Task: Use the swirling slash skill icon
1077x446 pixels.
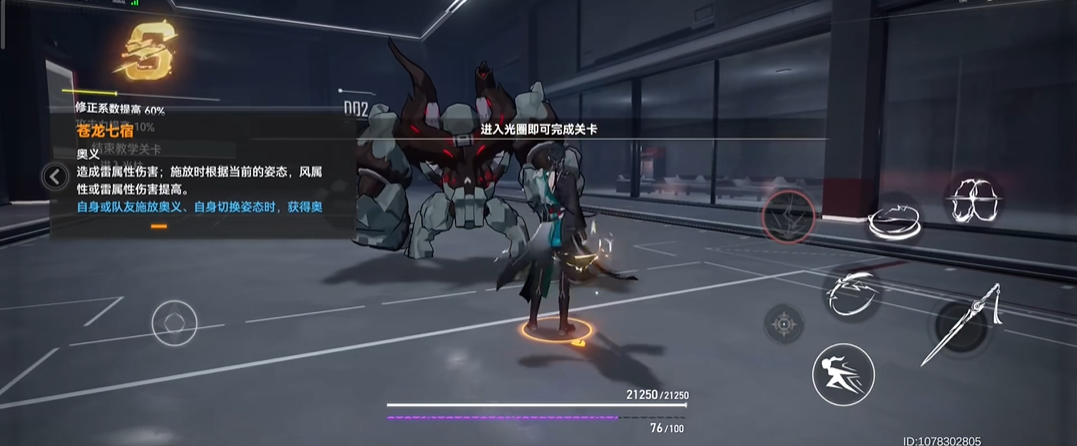Action: (852, 289)
